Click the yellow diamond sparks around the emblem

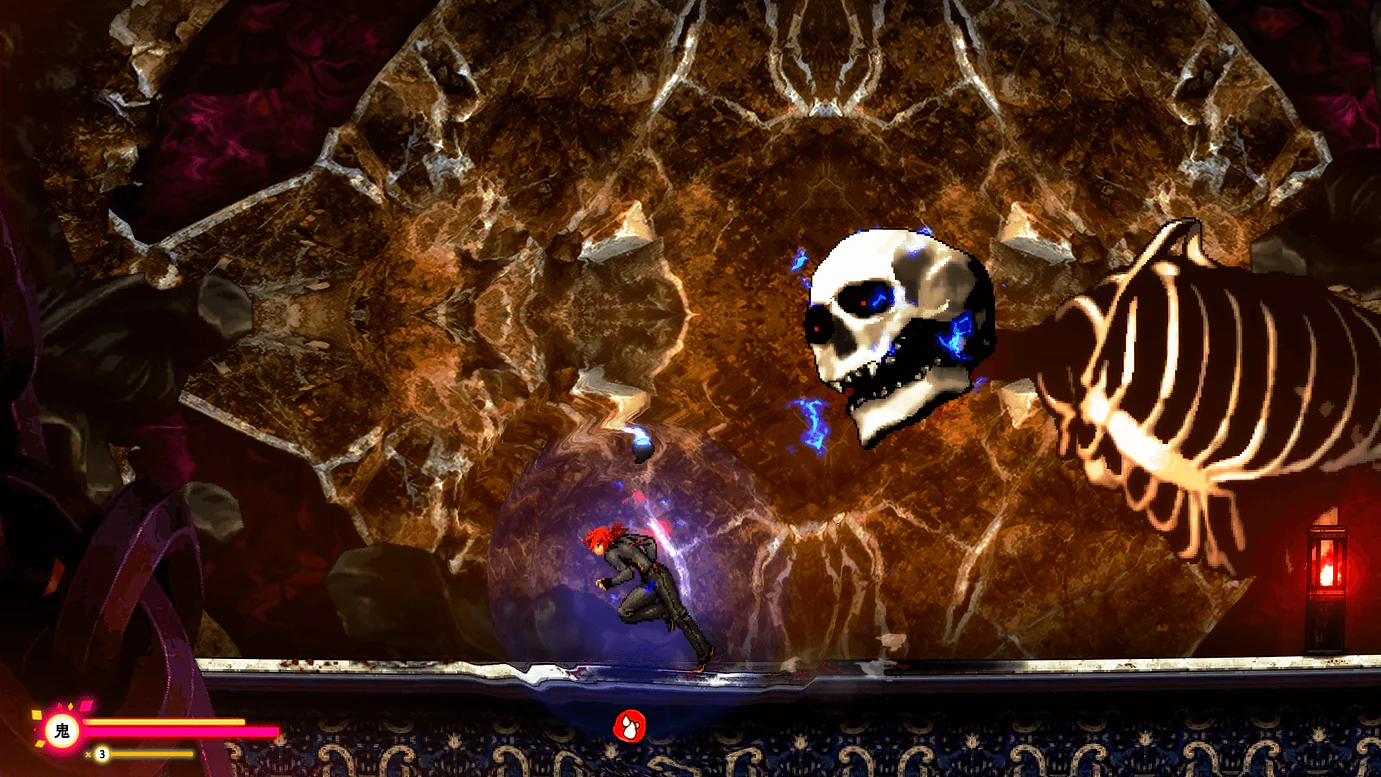(x=37, y=715)
